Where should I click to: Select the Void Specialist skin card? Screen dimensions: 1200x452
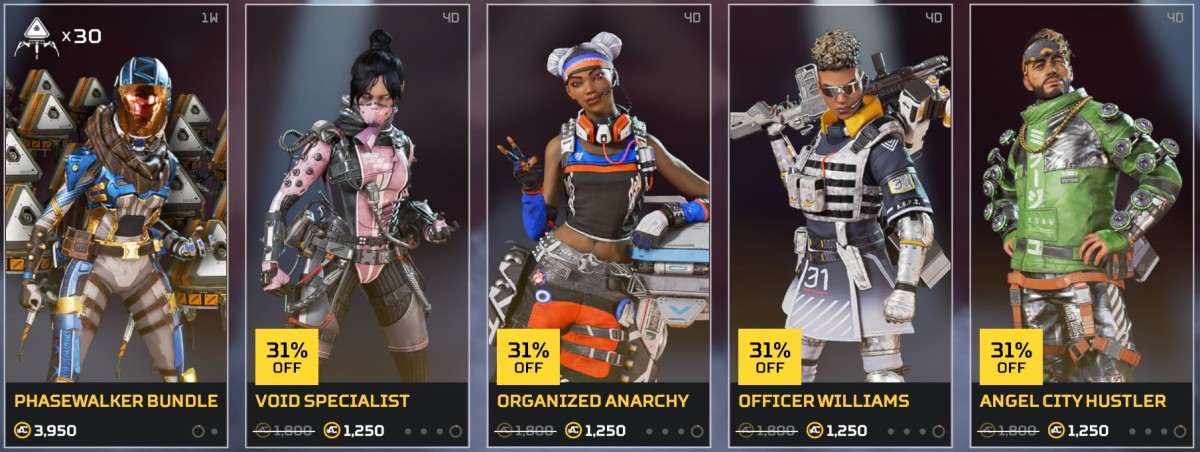[x=357, y=225]
